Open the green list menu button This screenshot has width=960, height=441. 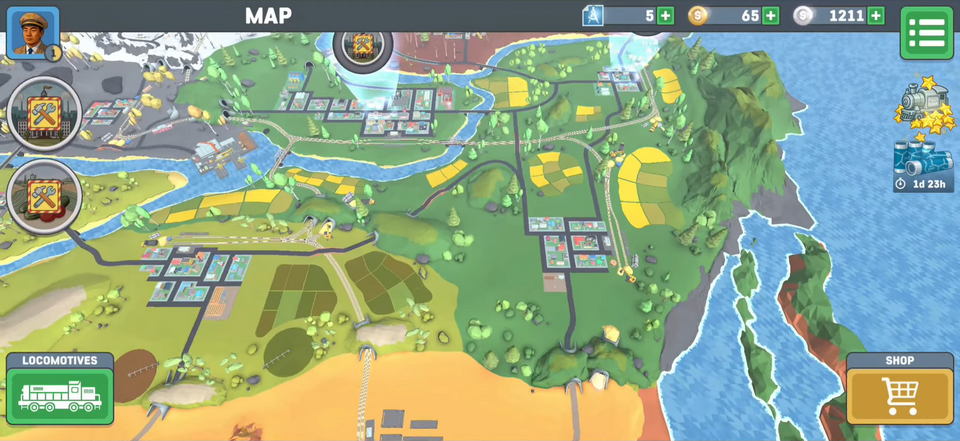coord(926,33)
